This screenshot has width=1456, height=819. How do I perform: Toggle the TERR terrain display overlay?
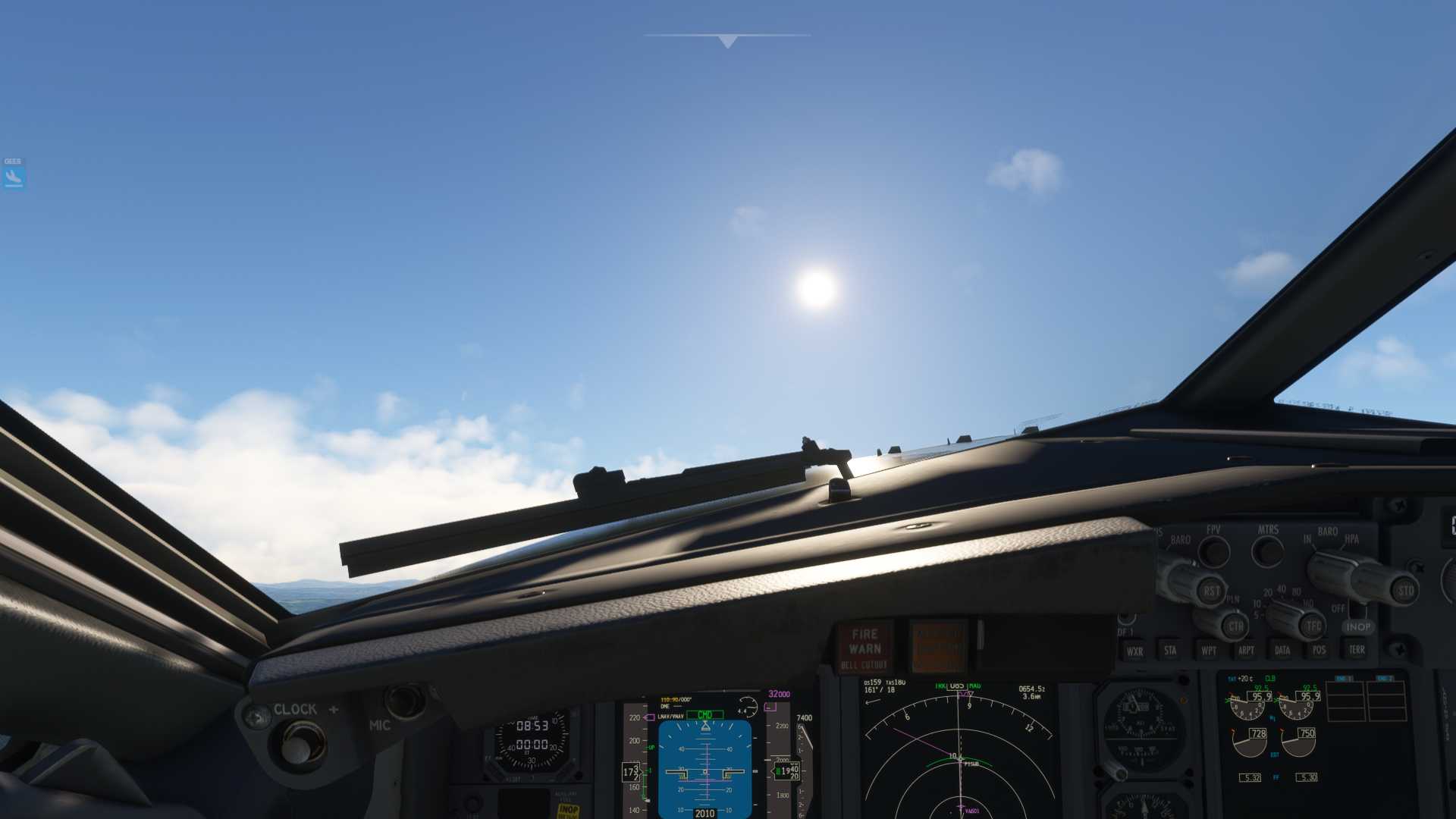pos(1356,650)
